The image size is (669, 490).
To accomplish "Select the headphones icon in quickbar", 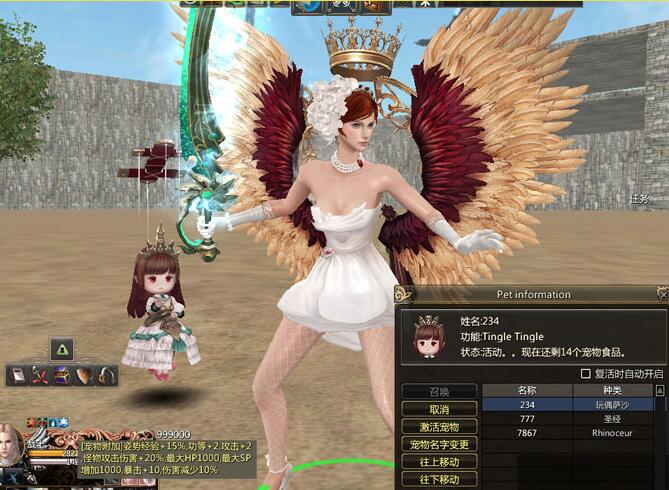I will coord(106,375).
